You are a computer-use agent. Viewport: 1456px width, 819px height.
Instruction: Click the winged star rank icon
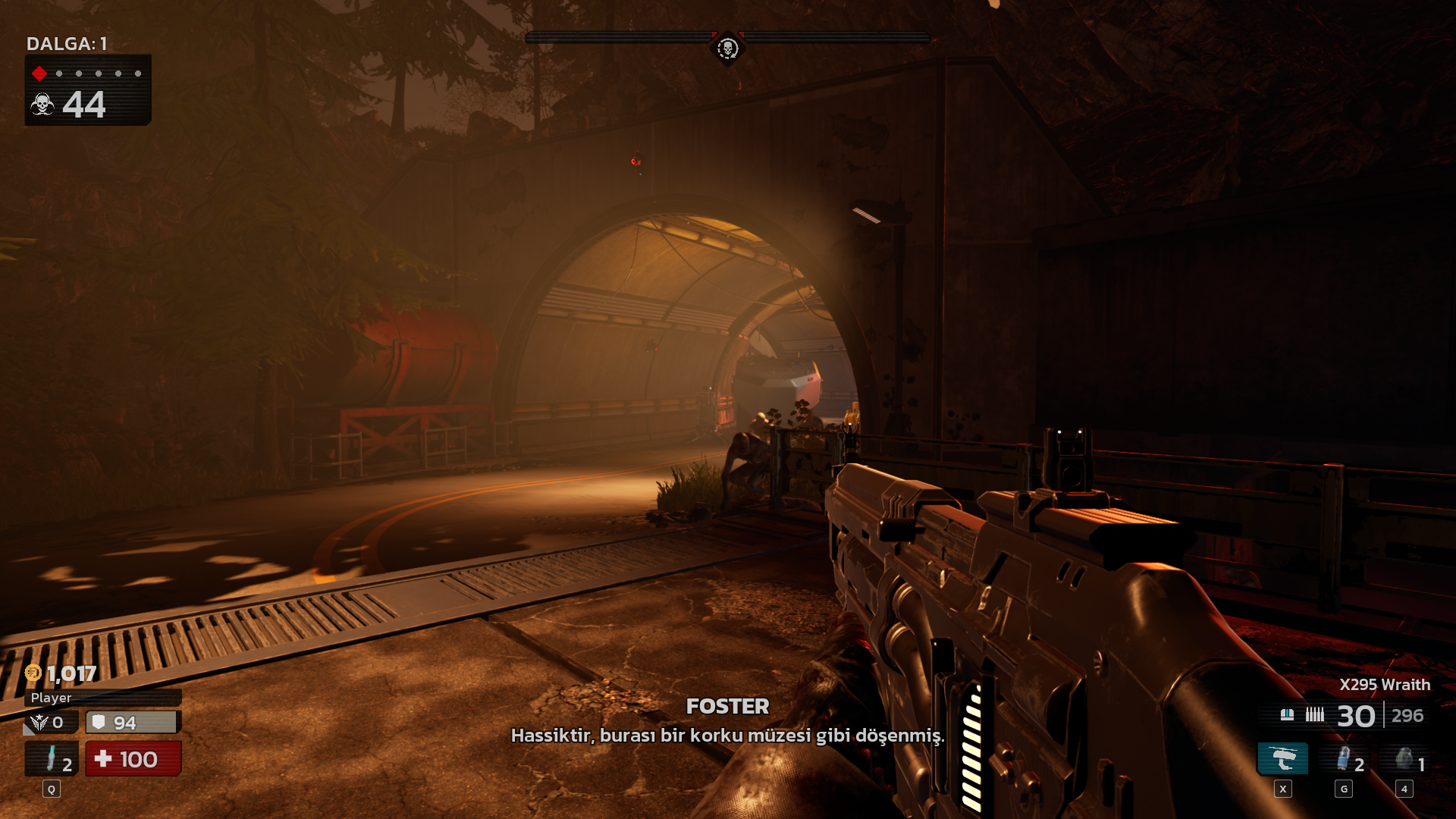click(39, 723)
